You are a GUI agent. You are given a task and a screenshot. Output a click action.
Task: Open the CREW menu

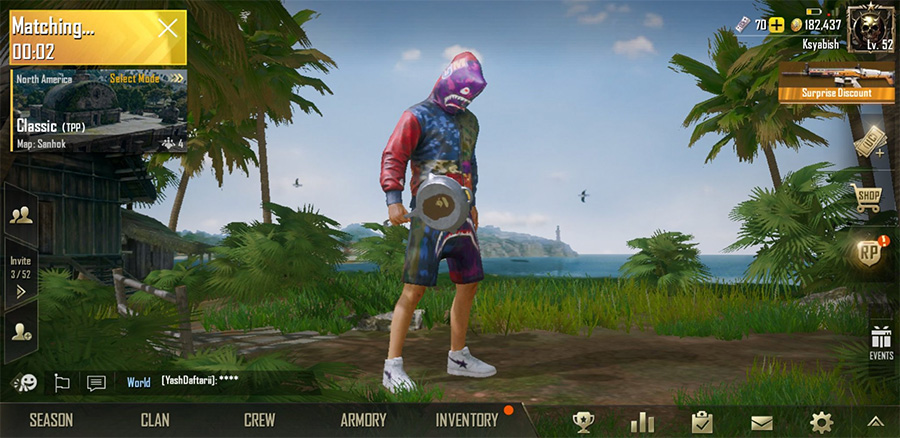pyautogui.click(x=259, y=421)
